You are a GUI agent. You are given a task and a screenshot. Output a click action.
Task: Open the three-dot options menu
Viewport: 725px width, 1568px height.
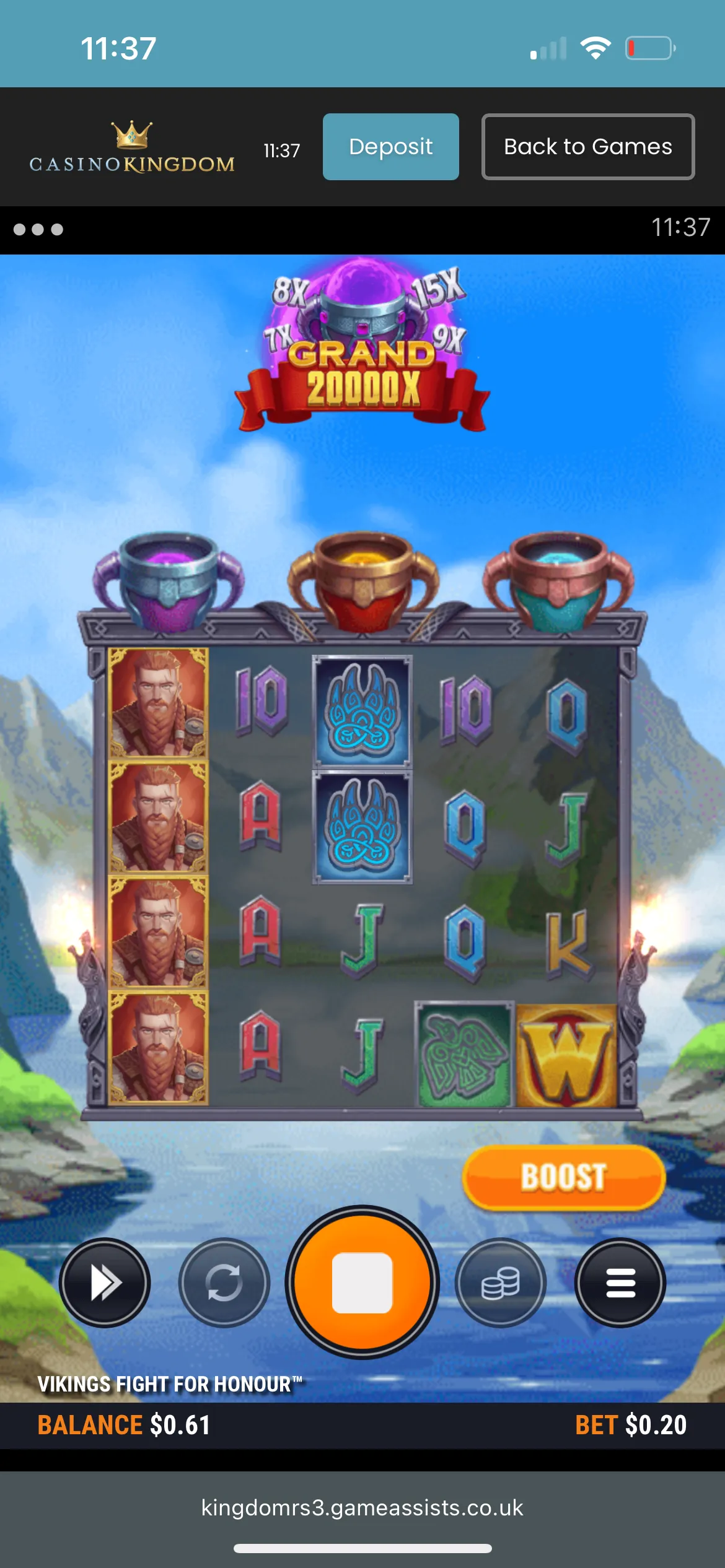[x=38, y=230]
